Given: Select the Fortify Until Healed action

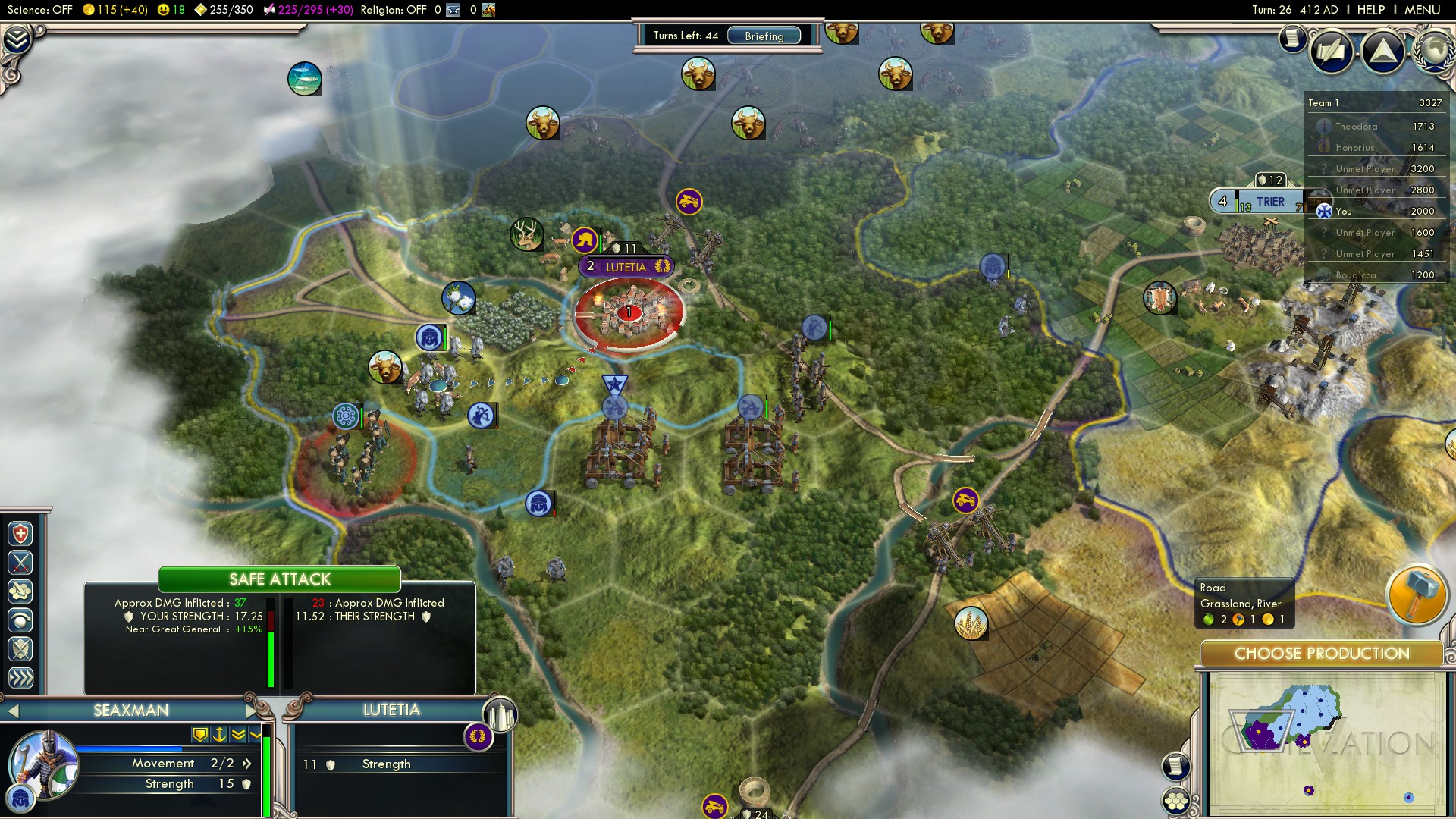Looking at the screenshot, I should pyautogui.click(x=20, y=534).
